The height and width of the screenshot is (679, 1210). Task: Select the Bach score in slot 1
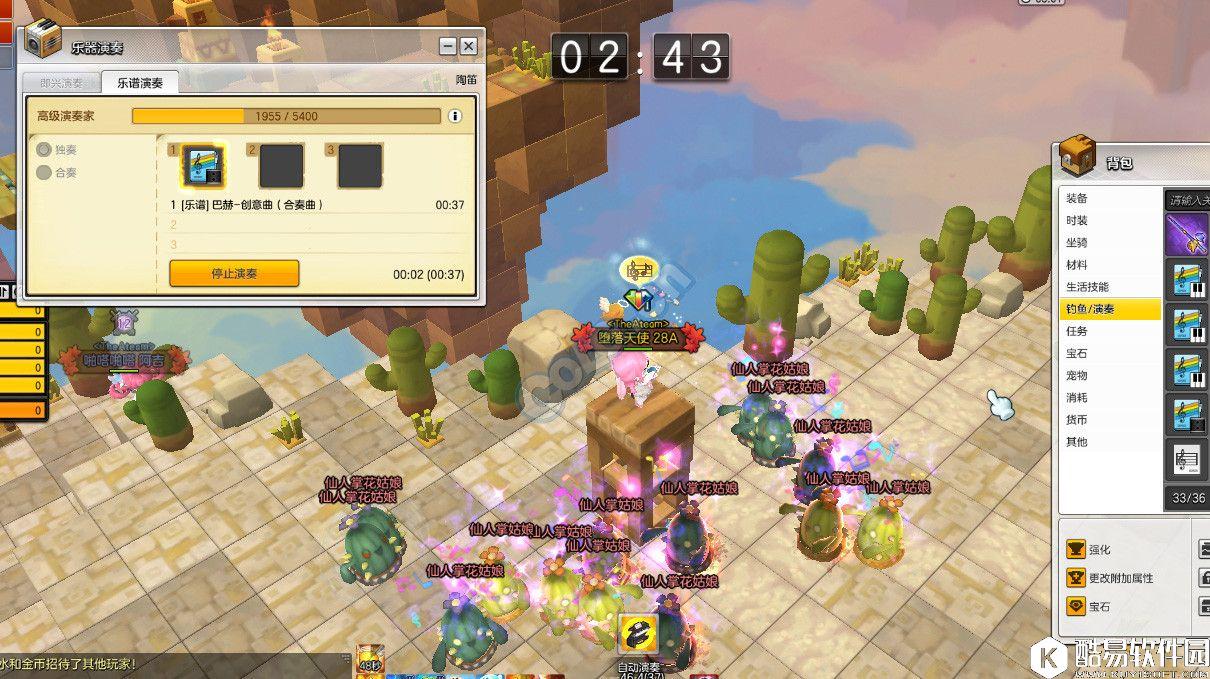(x=204, y=166)
